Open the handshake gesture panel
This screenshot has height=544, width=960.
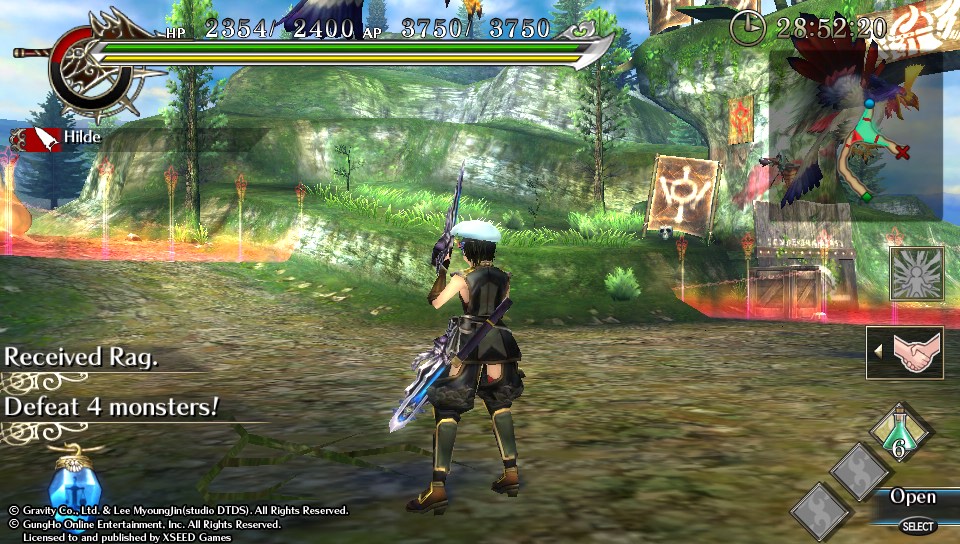tap(906, 352)
